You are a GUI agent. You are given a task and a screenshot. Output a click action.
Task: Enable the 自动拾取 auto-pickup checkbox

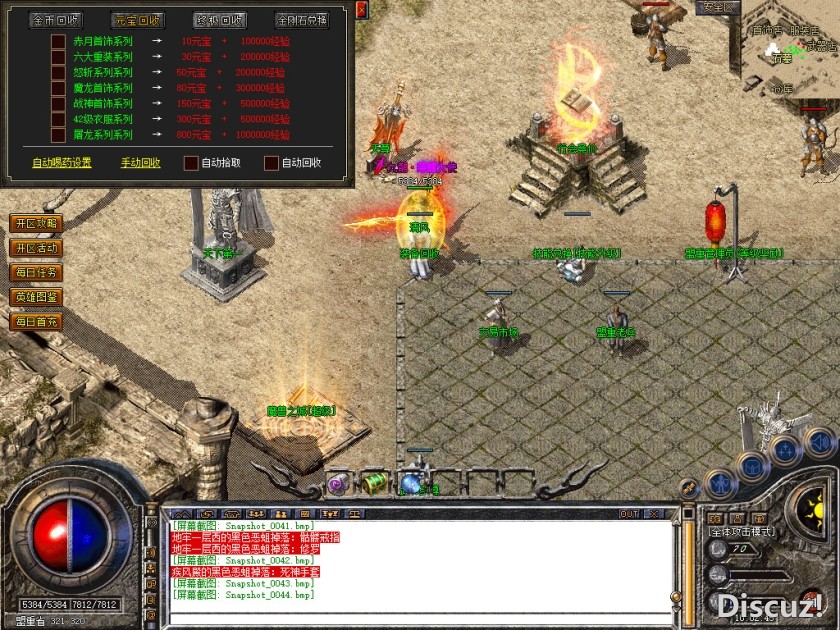pyautogui.click(x=191, y=163)
